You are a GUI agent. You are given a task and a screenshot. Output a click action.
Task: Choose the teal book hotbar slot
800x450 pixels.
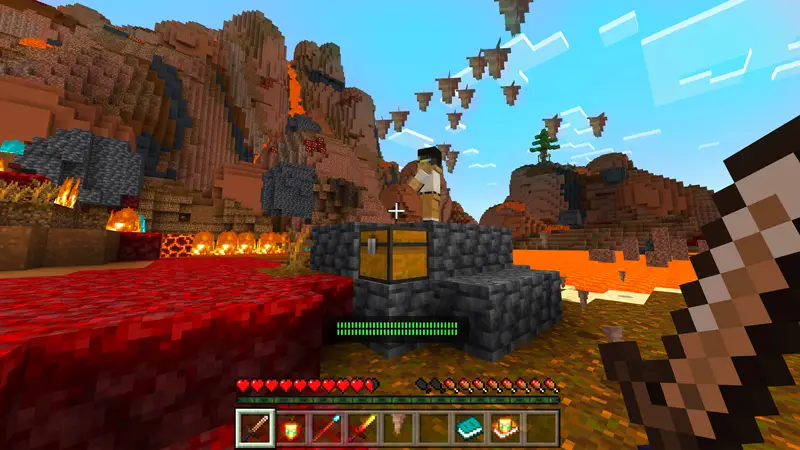click(x=469, y=428)
